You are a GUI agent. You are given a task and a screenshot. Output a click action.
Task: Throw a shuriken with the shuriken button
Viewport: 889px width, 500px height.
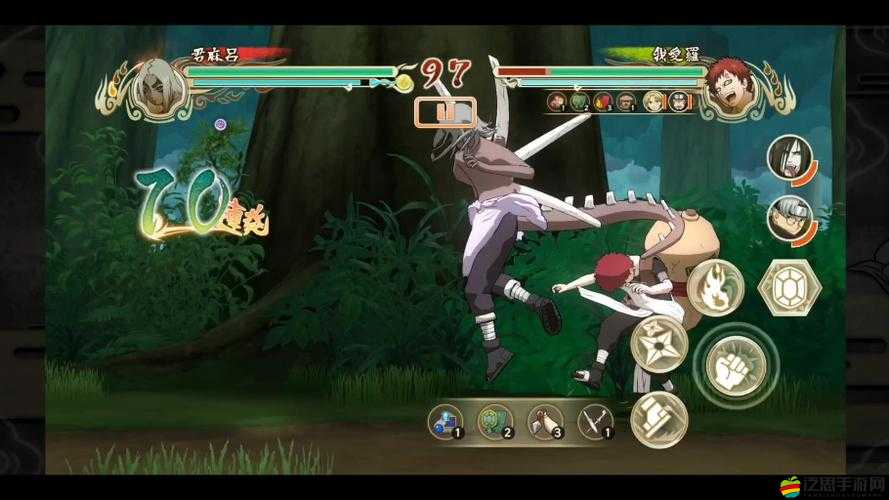point(658,343)
